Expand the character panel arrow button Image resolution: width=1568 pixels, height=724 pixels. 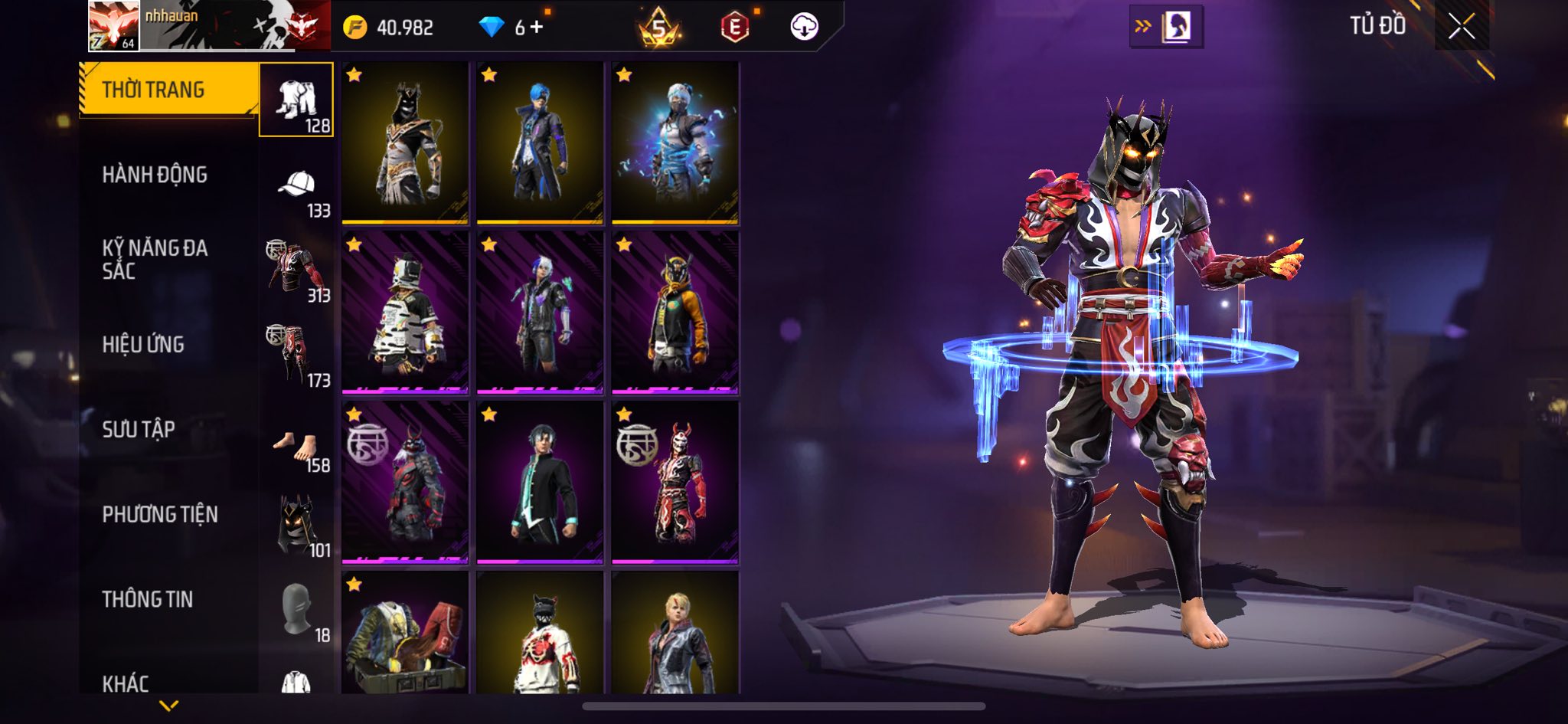tap(1165, 27)
